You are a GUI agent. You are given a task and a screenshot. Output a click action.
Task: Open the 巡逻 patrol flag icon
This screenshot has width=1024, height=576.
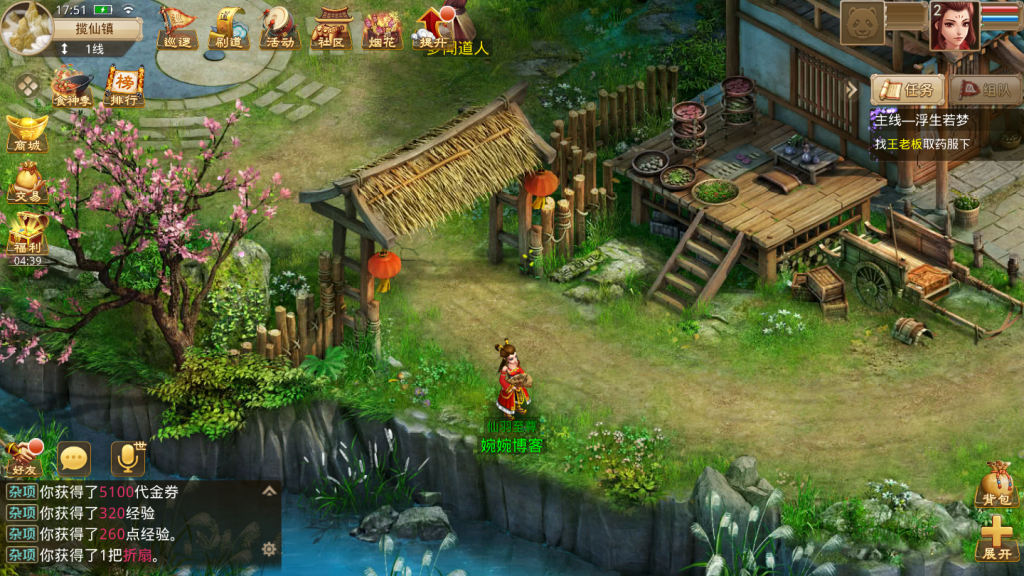(x=176, y=27)
